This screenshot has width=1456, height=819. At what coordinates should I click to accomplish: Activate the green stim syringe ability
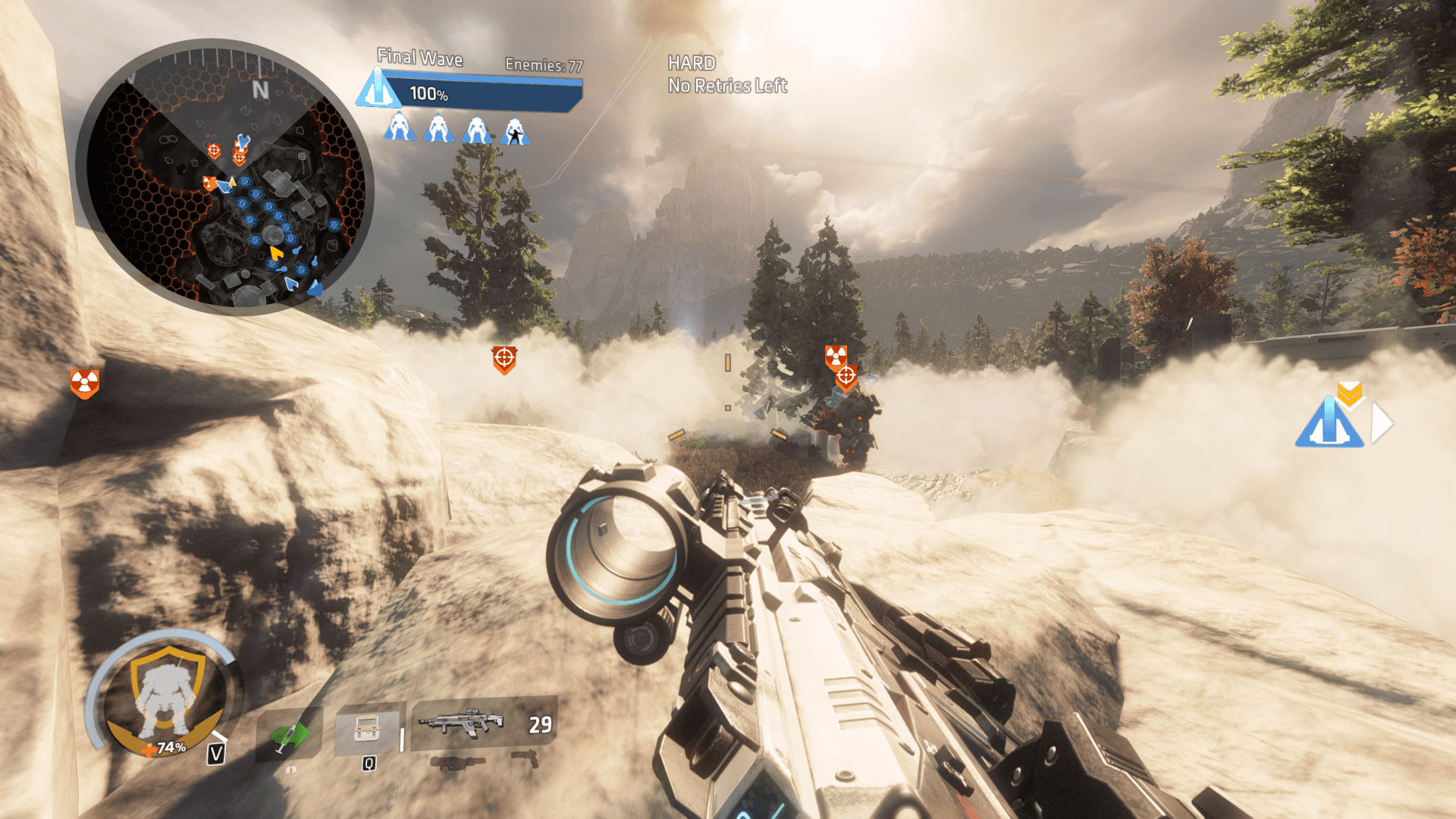[x=290, y=734]
